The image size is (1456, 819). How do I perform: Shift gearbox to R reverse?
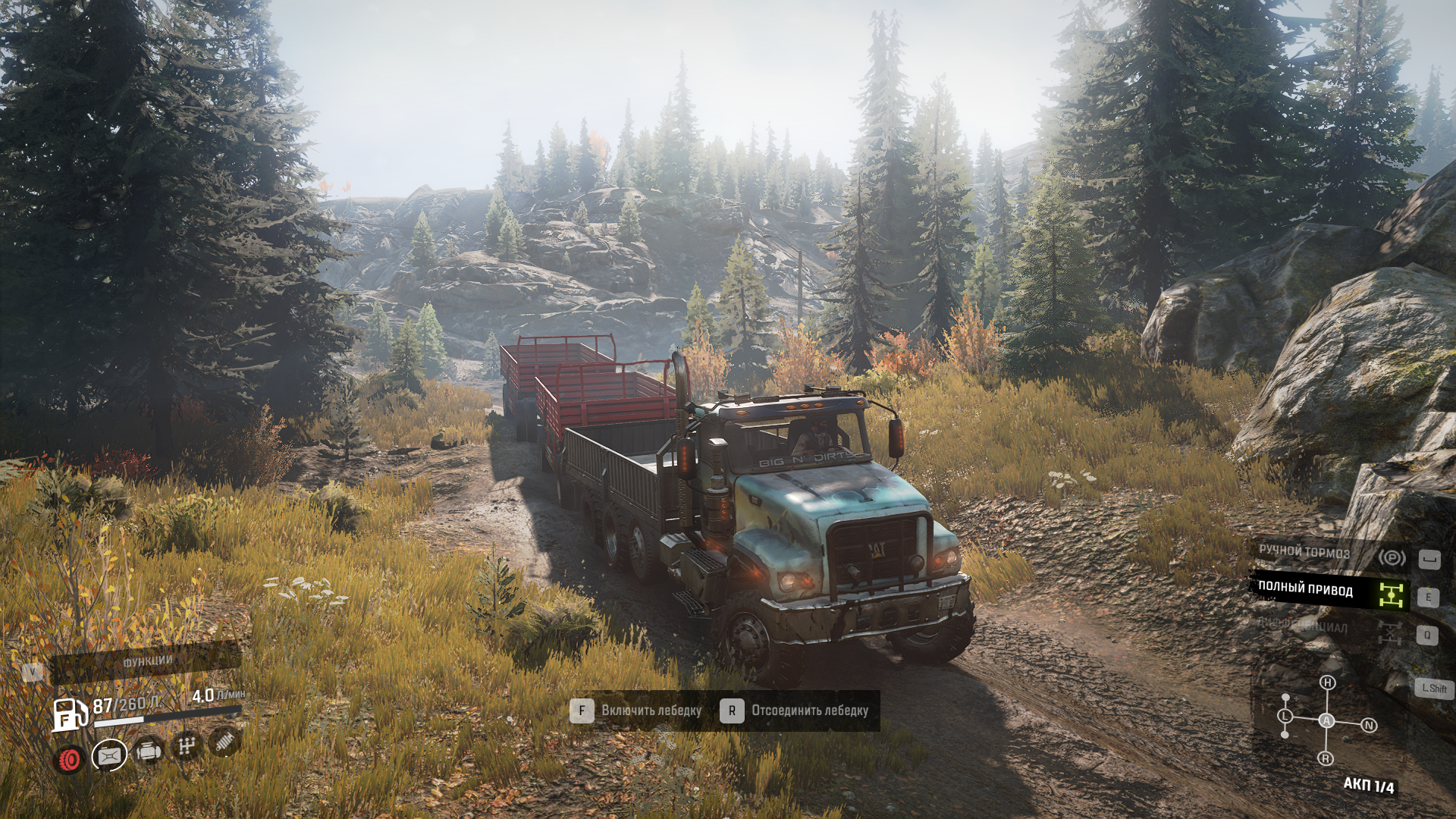tap(1326, 758)
